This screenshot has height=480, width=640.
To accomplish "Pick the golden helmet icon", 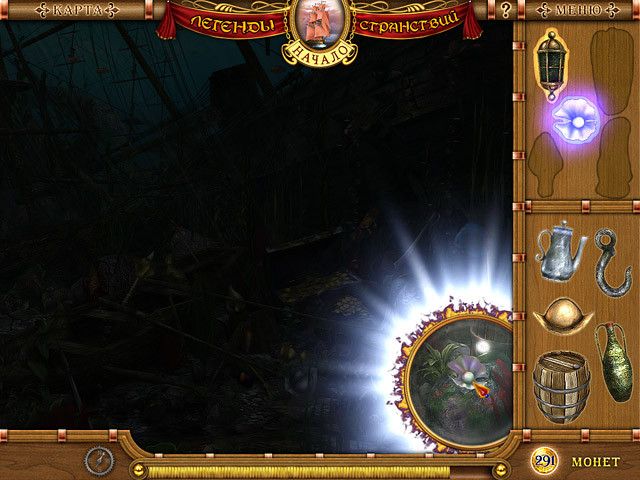I will (562, 314).
